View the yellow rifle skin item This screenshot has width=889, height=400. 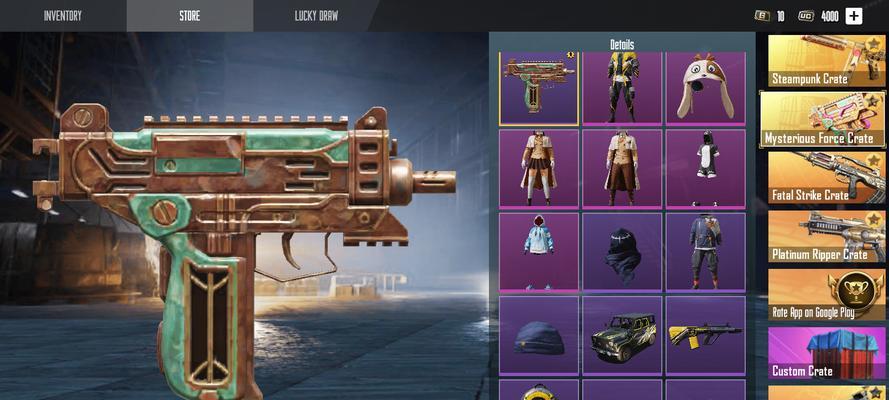point(706,335)
